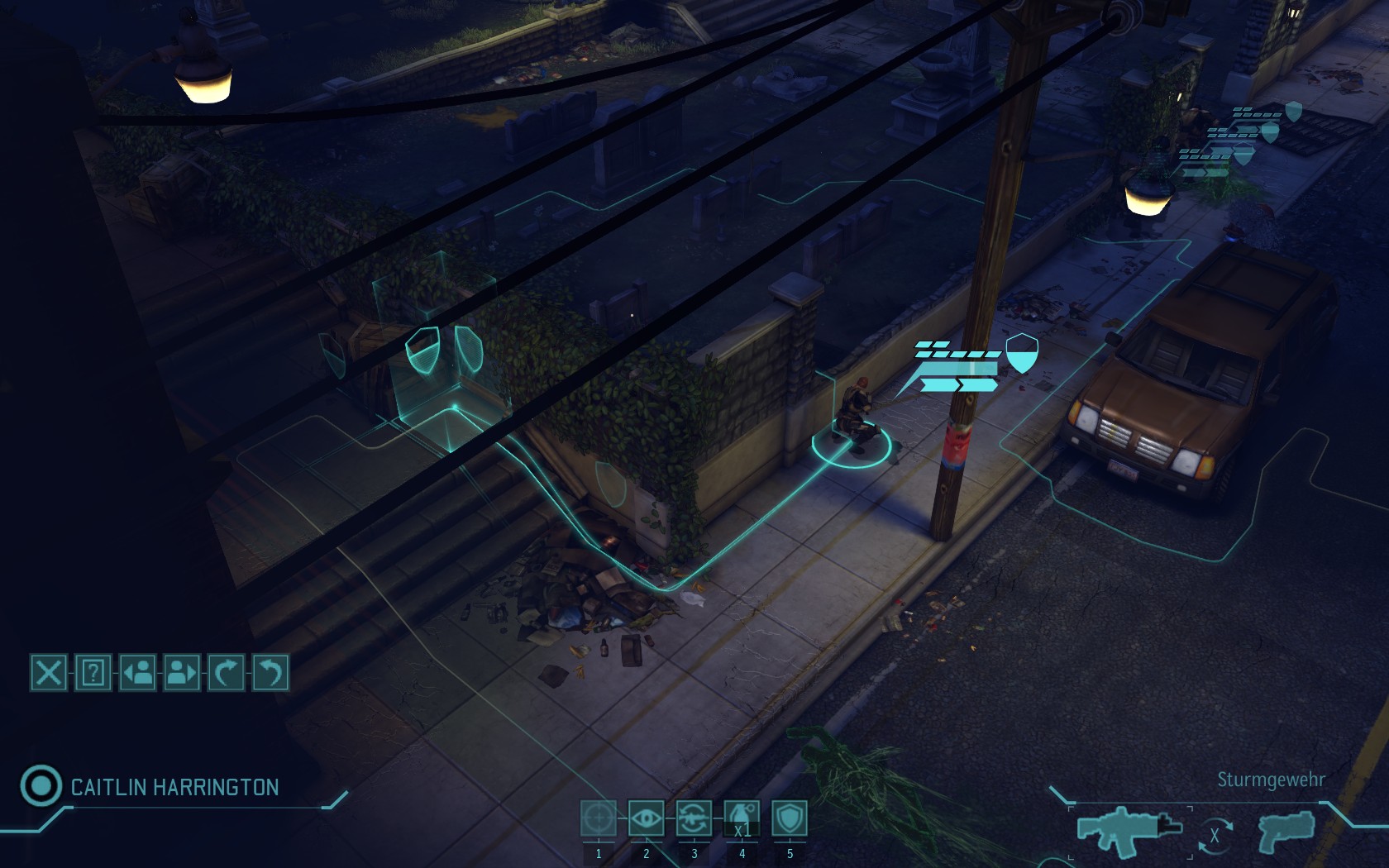The height and width of the screenshot is (868, 1389).
Task: Click the X end-turn button
Action: tap(49, 673)
